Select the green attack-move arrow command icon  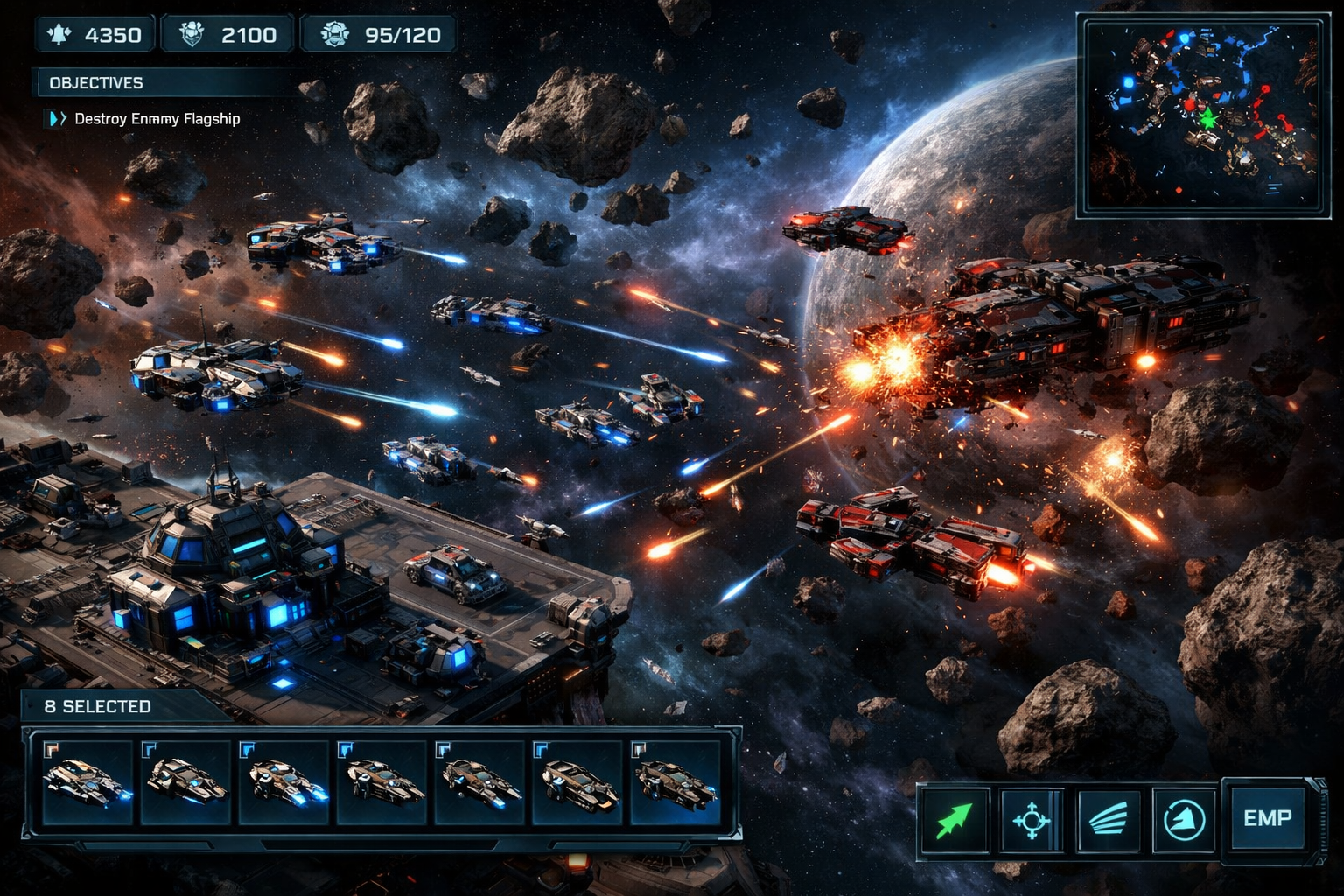coord(957,821)
